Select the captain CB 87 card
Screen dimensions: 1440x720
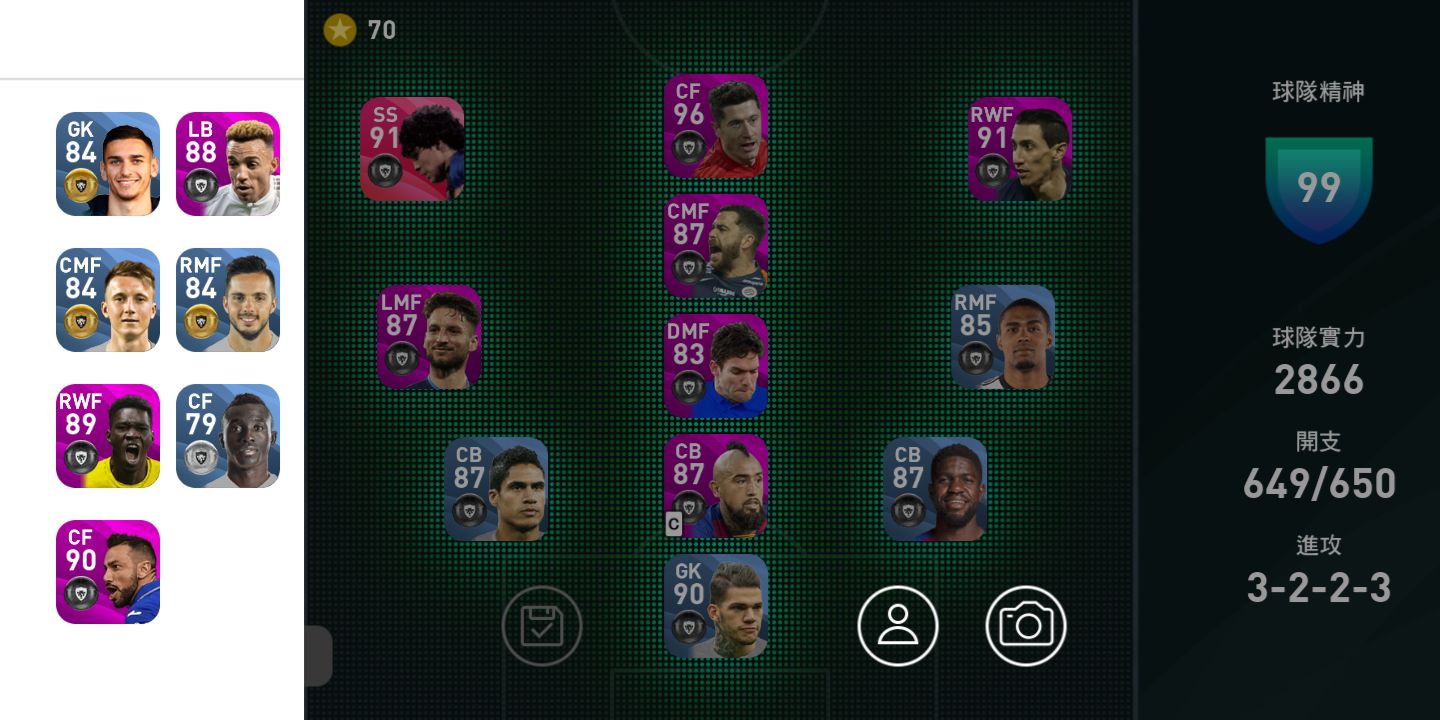pos(716,486)
